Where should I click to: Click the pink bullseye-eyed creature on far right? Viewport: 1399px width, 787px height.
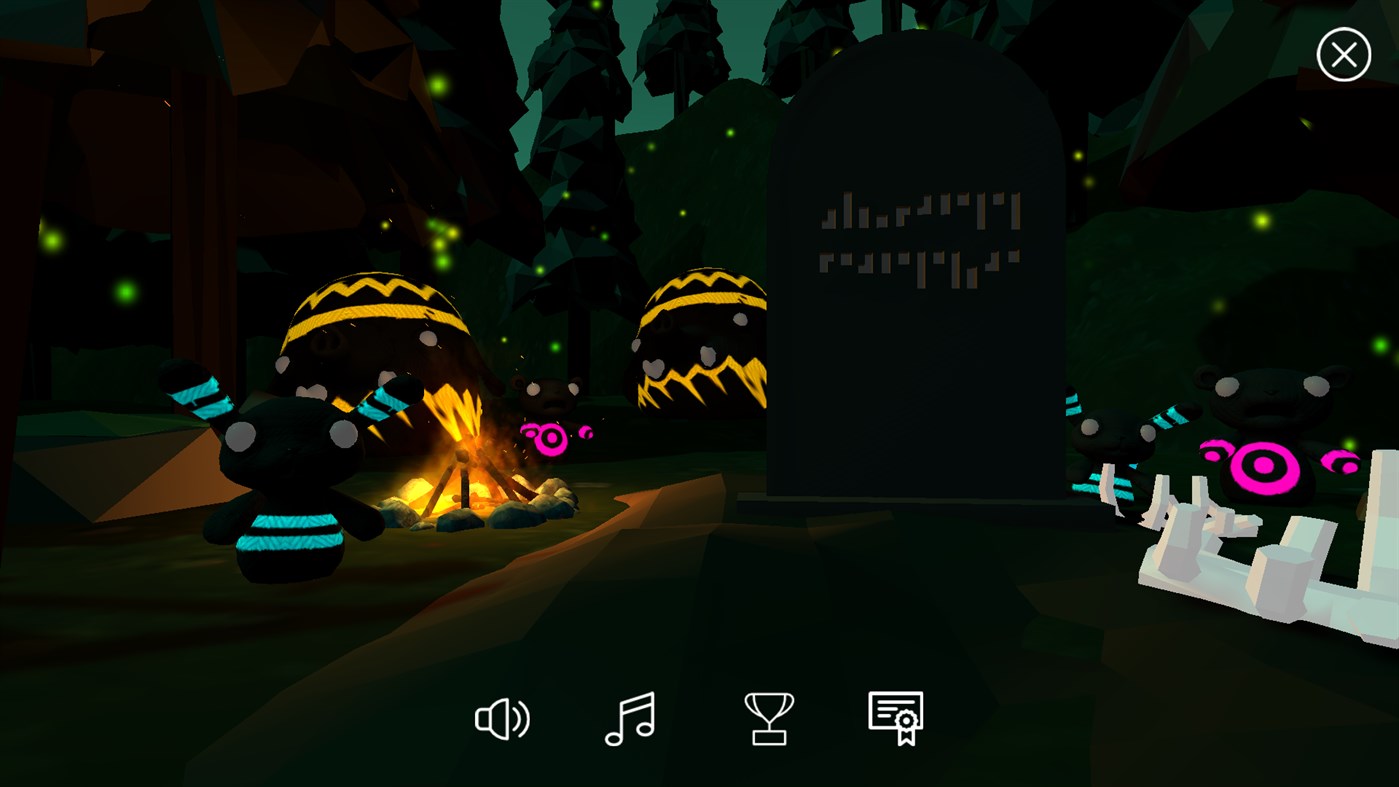[1265, 465]
